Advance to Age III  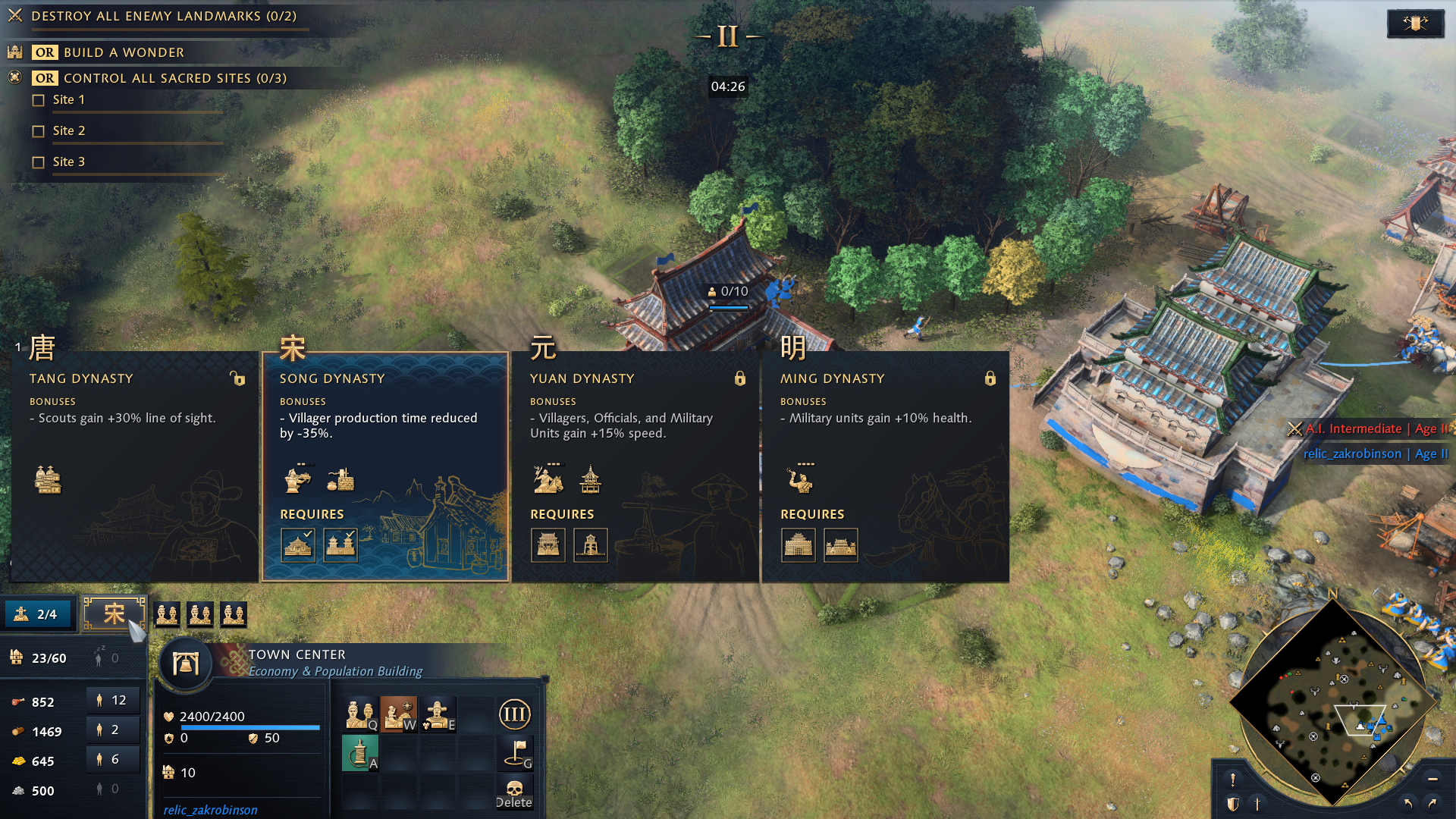click(x=514, y=714)
